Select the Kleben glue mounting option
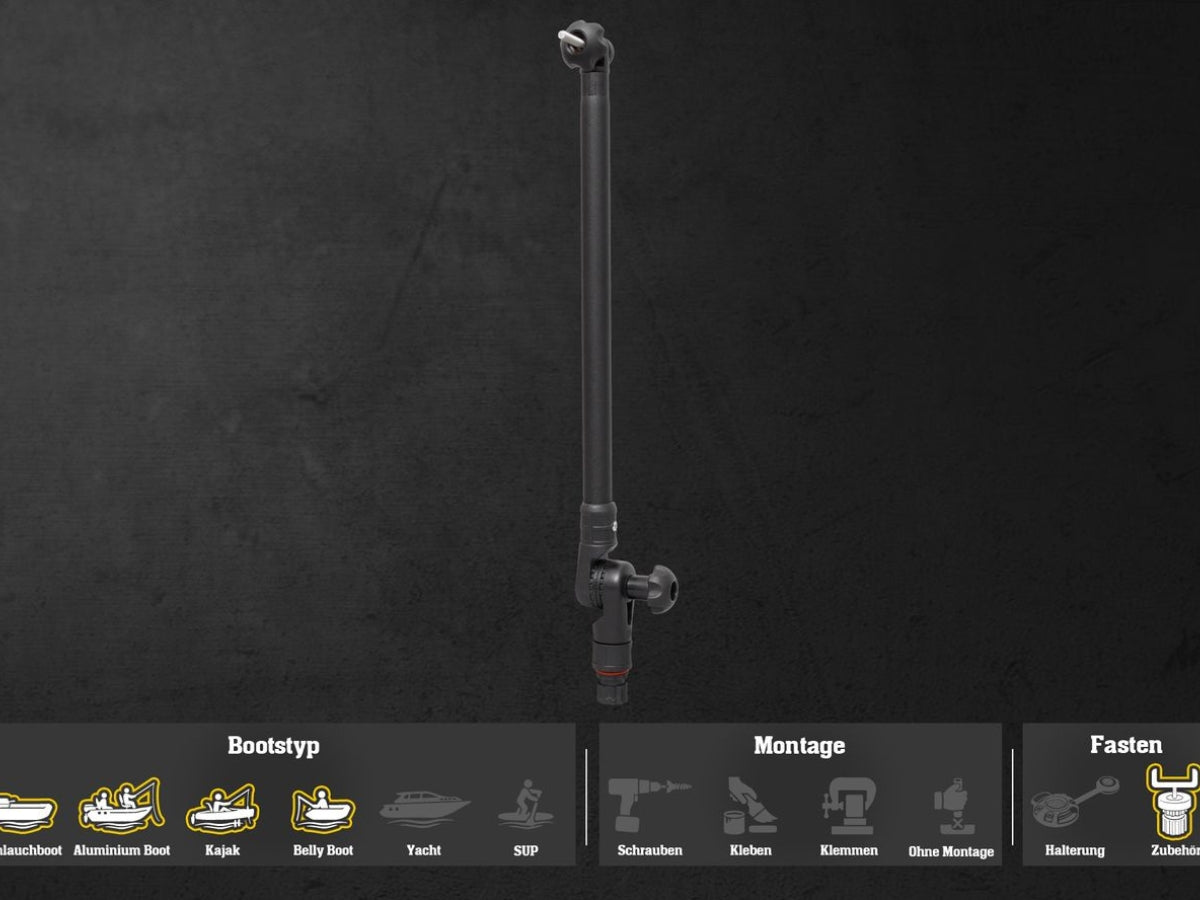This screenshot has height=900, width=1200. (x=750, y=807)
